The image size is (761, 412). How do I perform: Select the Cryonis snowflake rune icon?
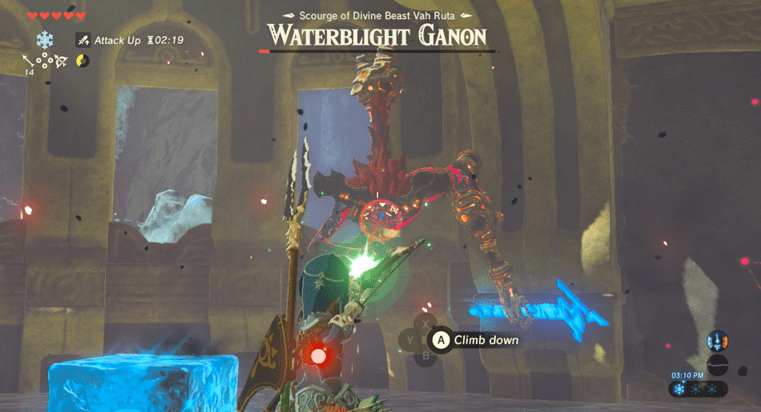coord(44,40)
